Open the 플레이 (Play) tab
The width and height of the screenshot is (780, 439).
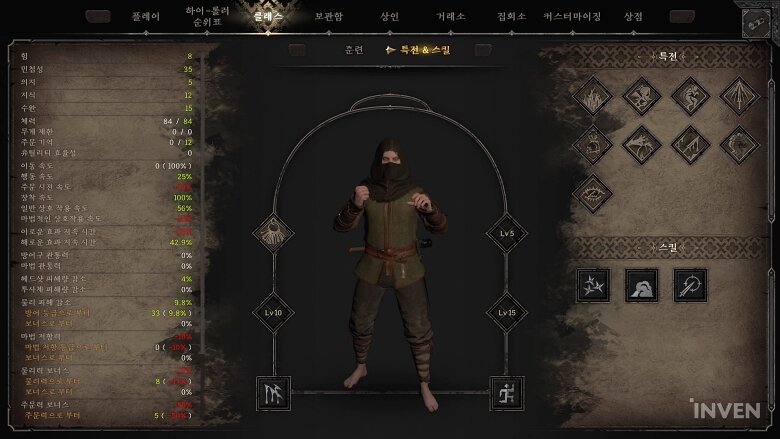pos(145,17)
